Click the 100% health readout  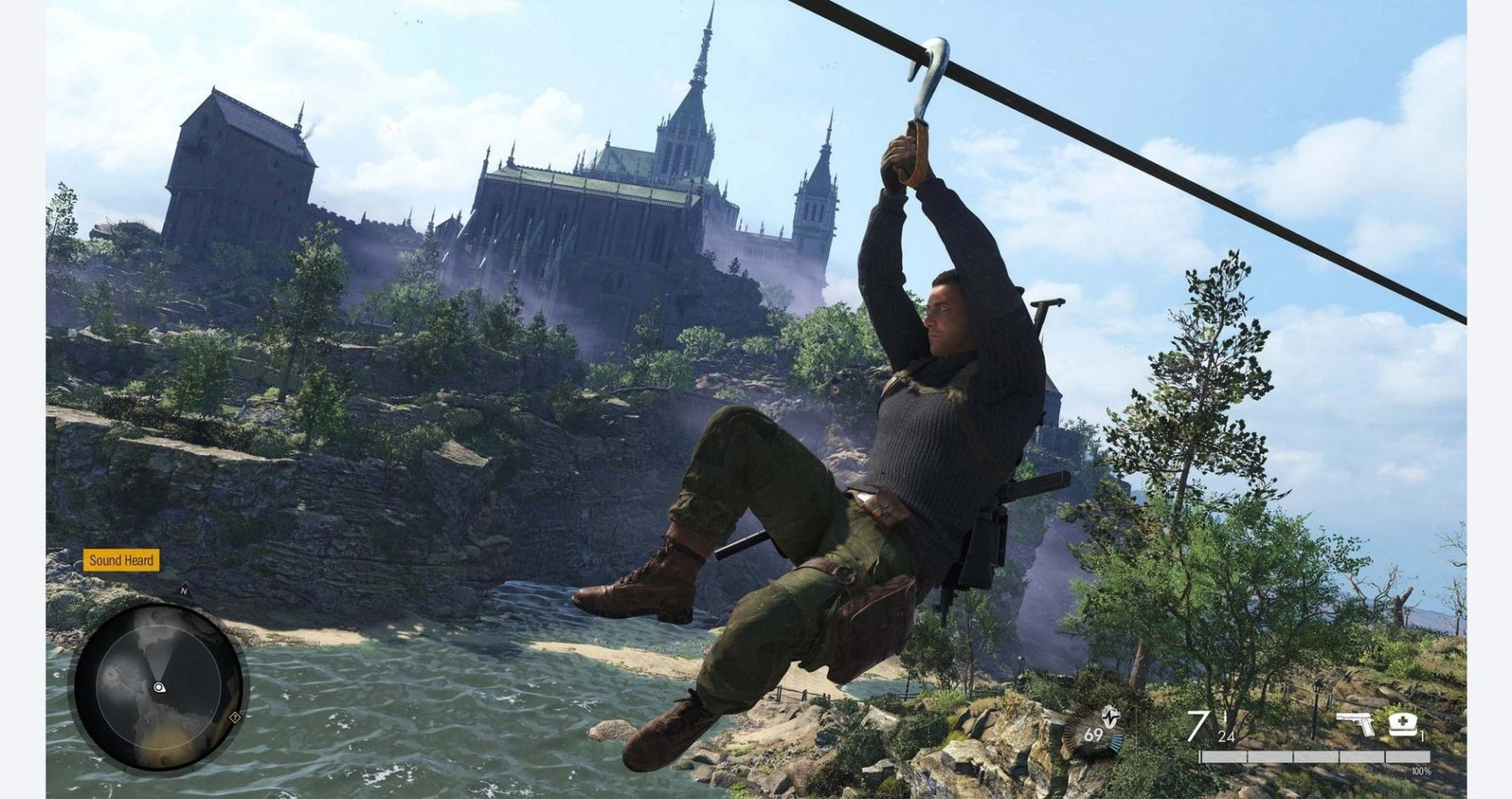click(x=1421, y=771)
